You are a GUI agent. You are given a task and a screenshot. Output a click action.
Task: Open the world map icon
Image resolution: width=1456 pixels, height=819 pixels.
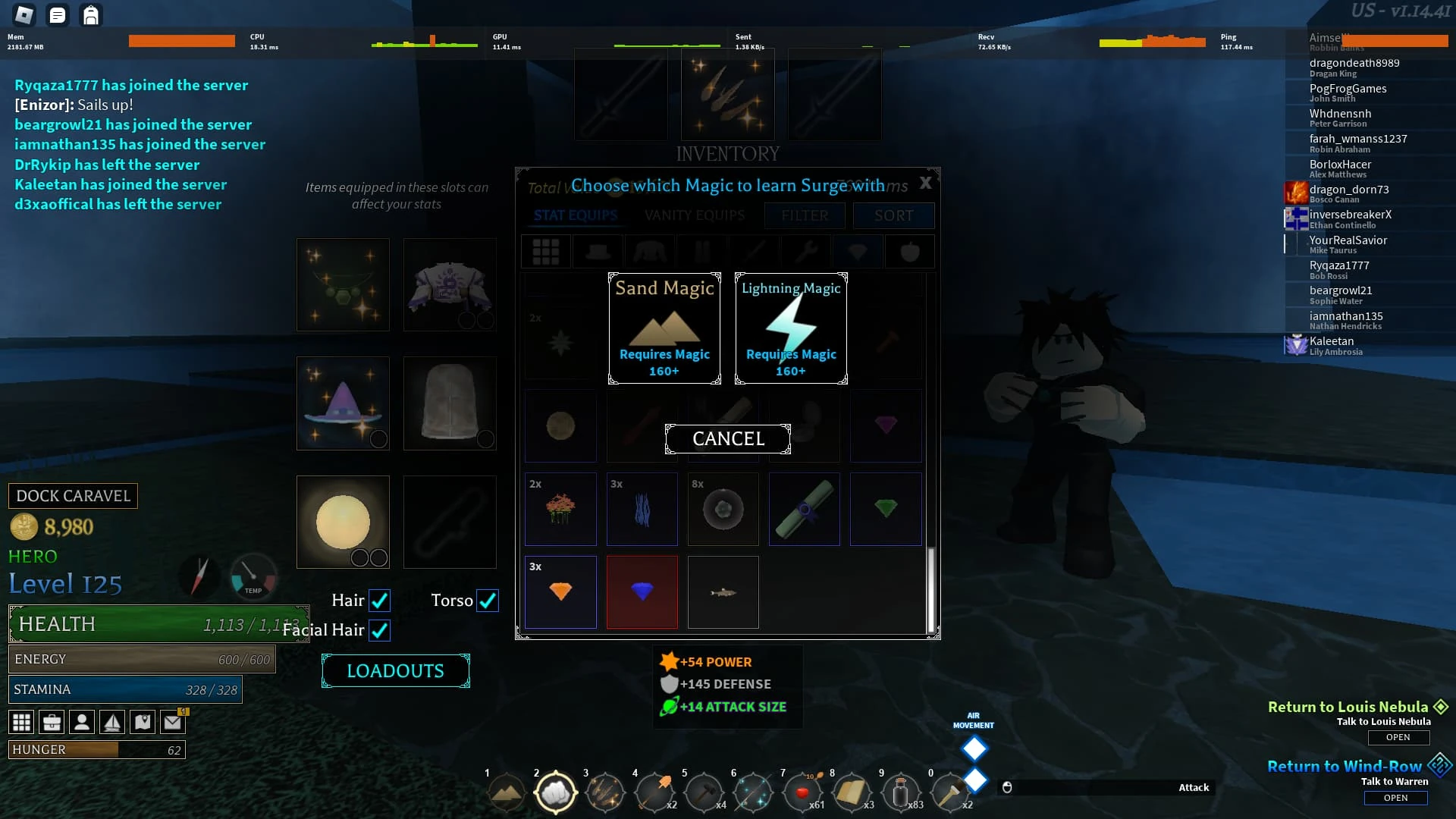click(x=143, y=722)
